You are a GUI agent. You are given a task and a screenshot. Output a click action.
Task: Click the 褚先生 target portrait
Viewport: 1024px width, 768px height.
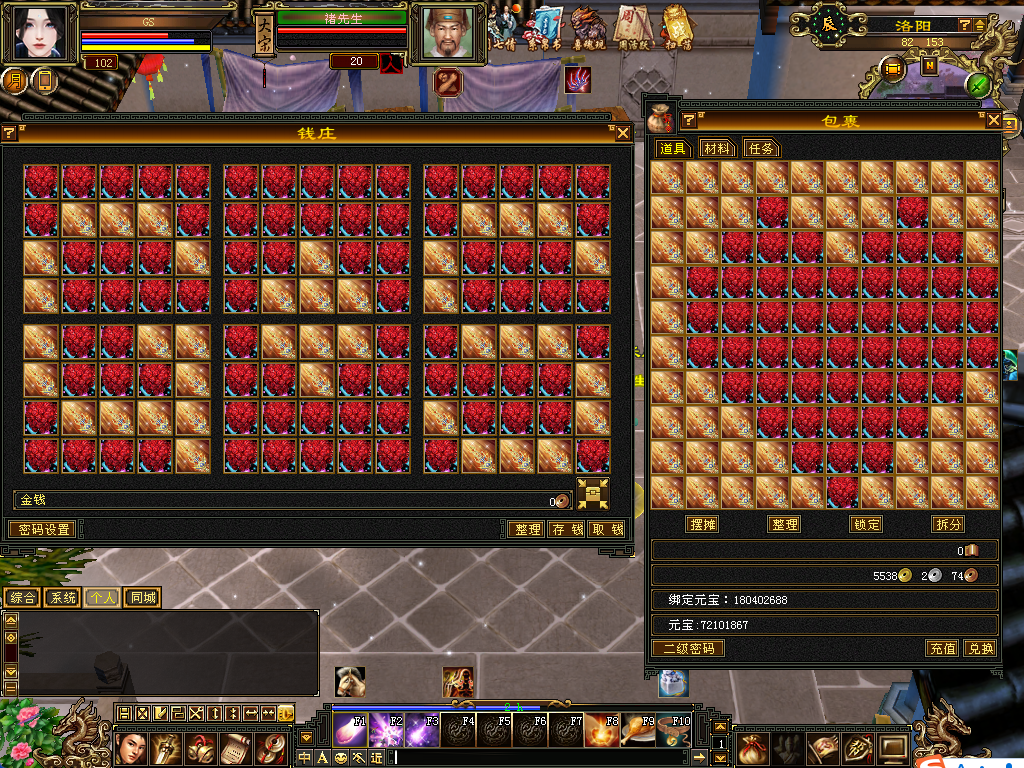447,34
